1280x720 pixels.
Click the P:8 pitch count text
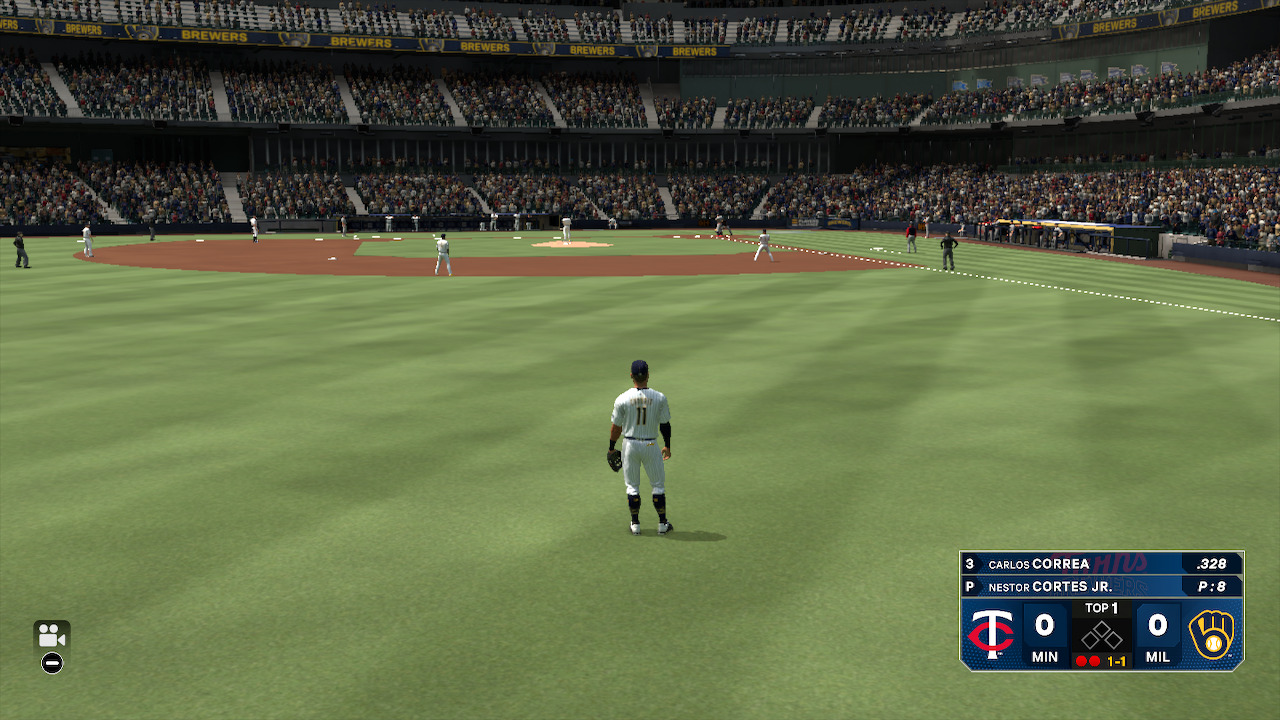(x=1213, y=586)
